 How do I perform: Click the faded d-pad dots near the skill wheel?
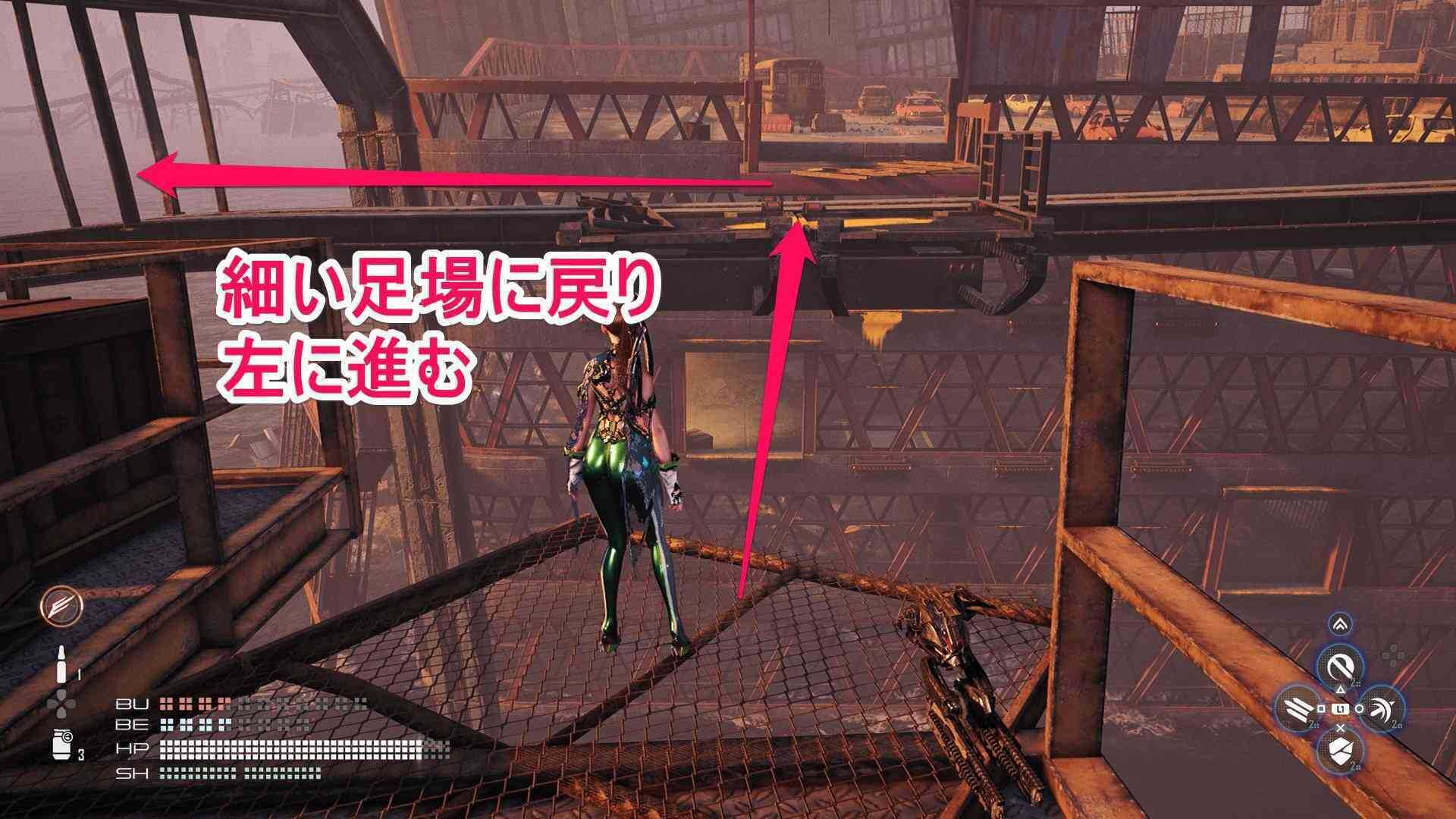[x=1393, y=653]
